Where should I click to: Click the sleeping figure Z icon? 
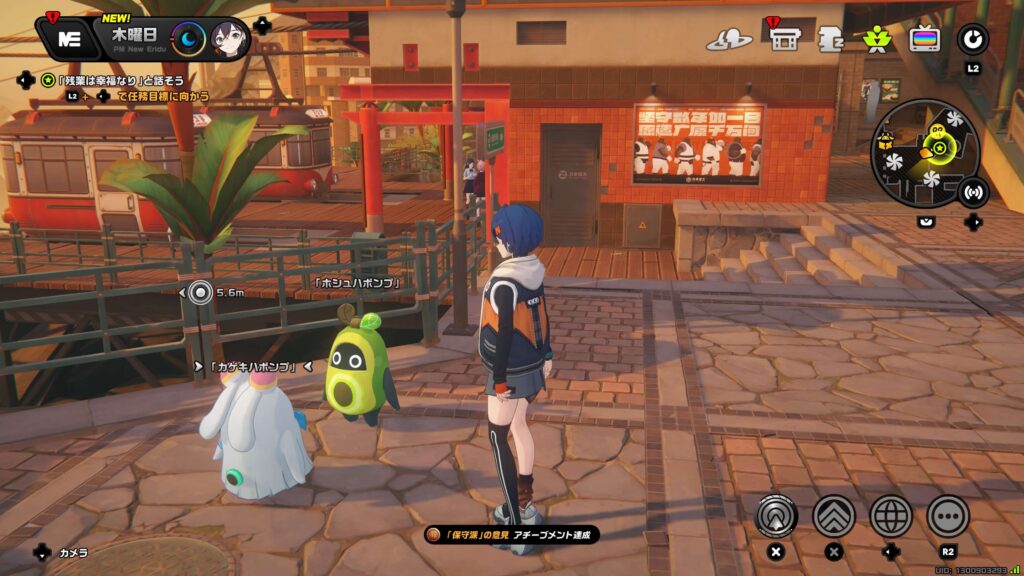coord(830,39)
